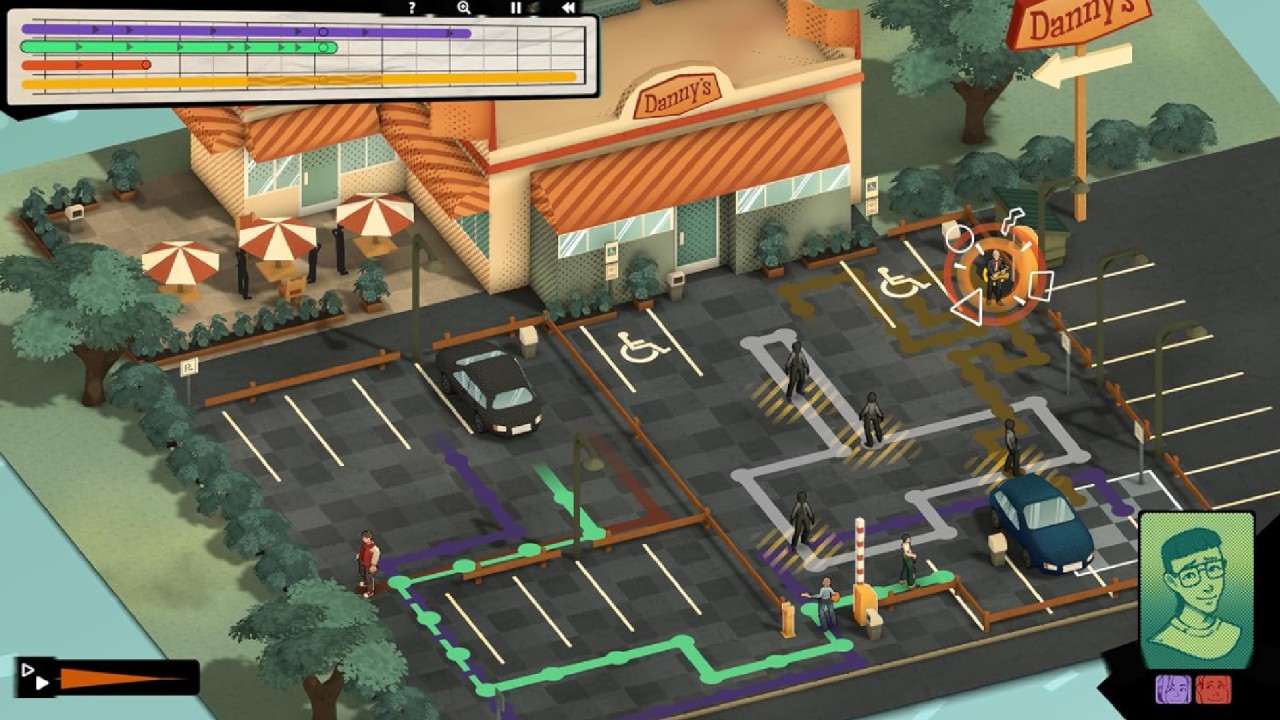The image size is (1280, 720).
Task: Choose the square action on radial ring
Action: coord(1039,285)
